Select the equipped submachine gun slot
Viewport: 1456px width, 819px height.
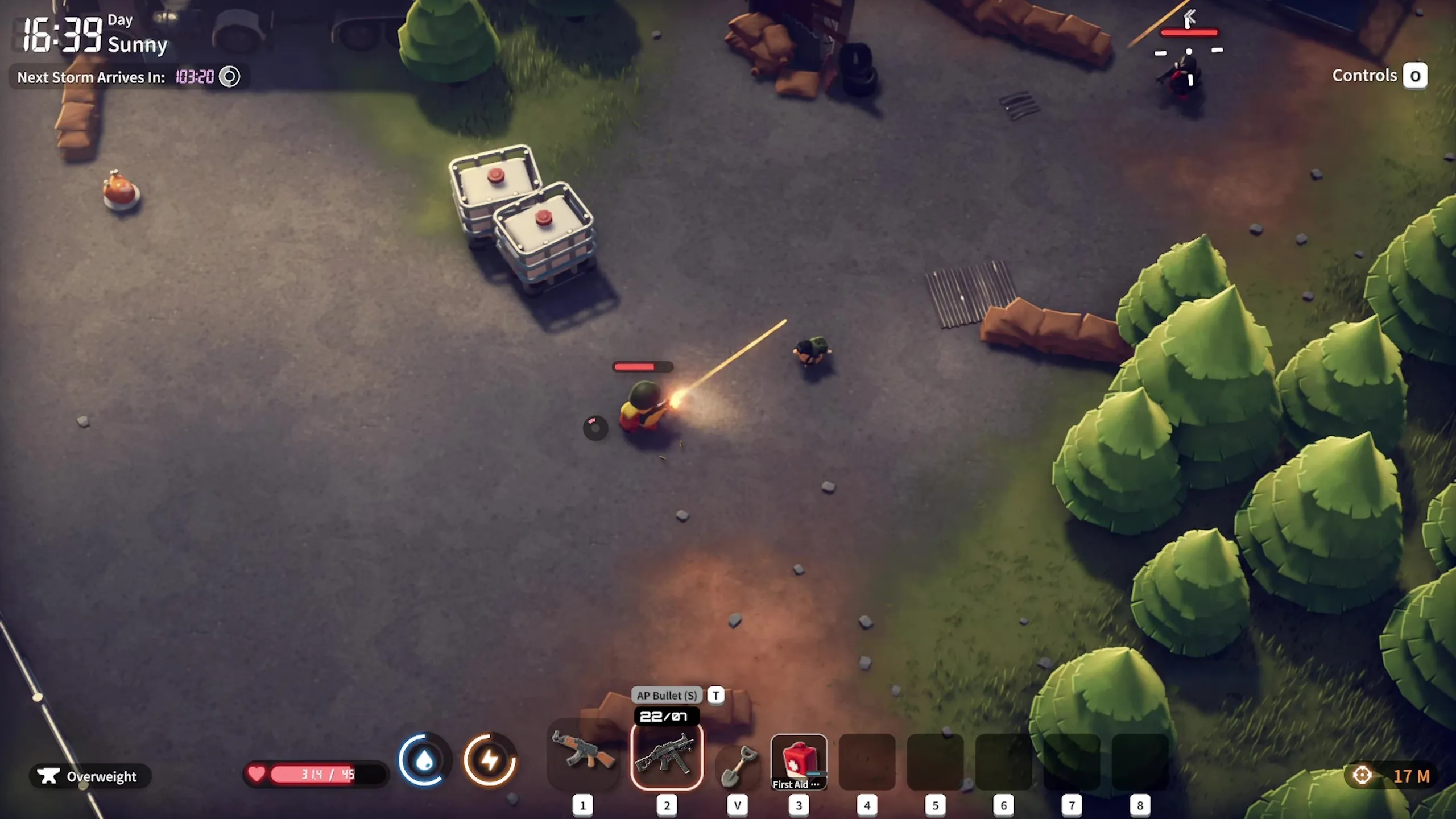pyautogui.click(x=667, y=756)
